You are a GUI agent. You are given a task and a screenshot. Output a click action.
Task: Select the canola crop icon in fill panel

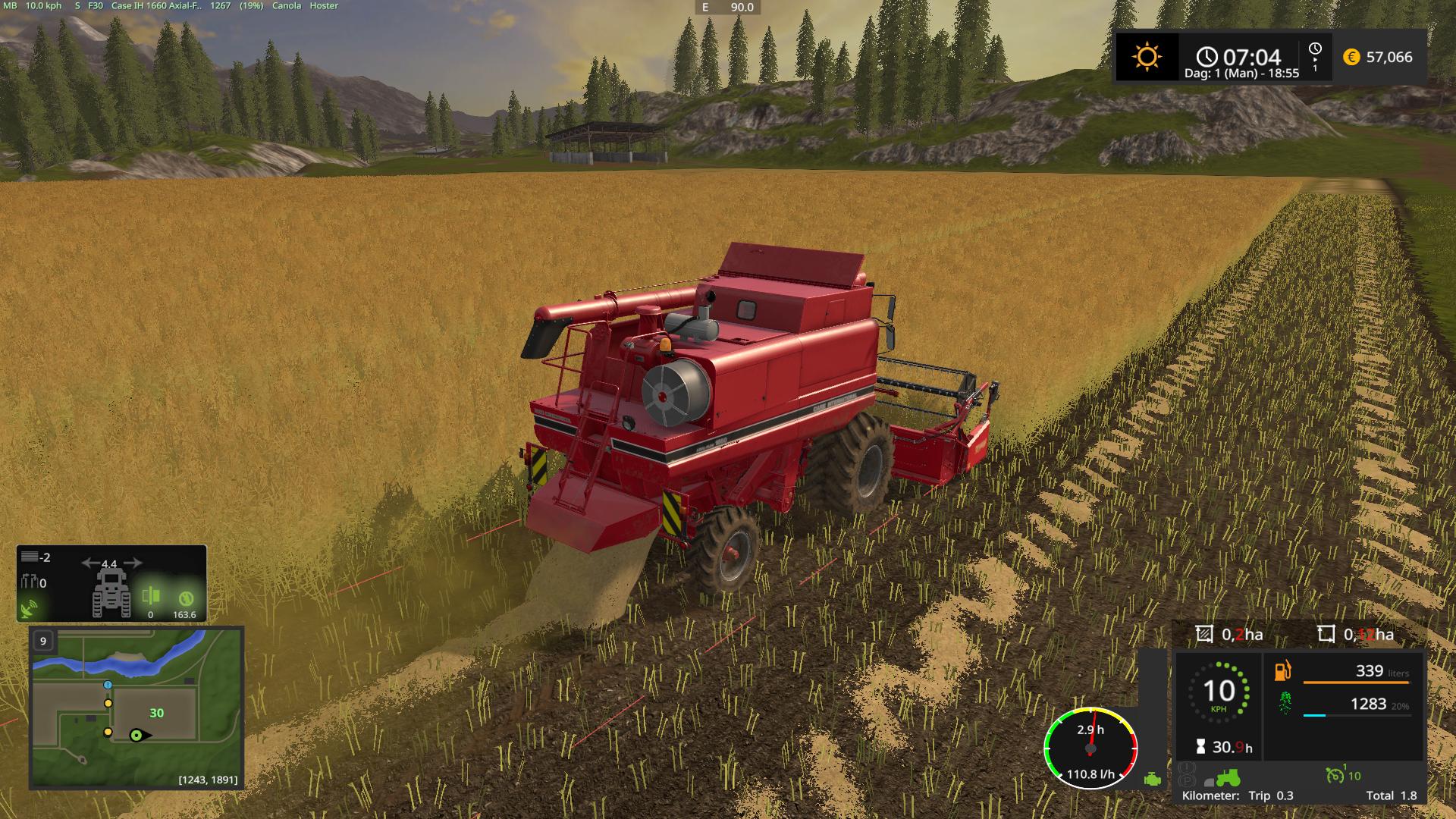(1285, 704)
